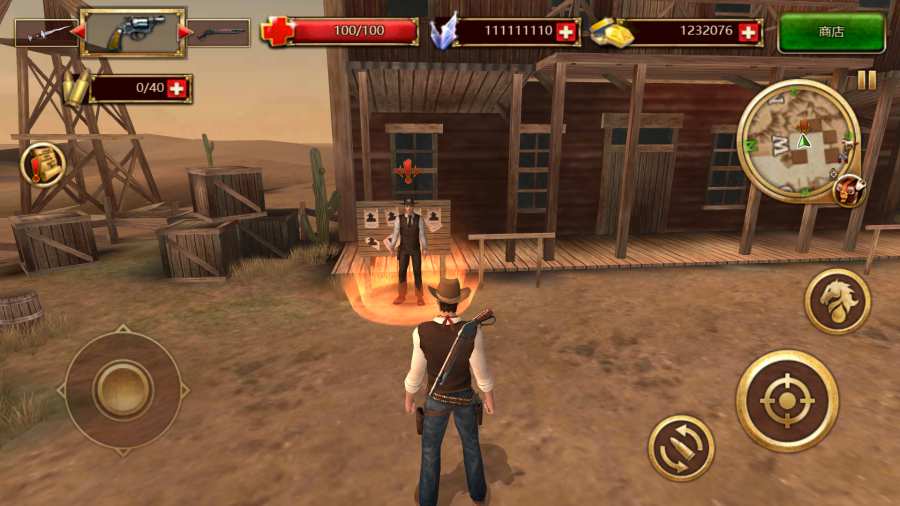The height and width of the screenshot is (506, 900).
Task: Select the revolver weapon slot
Action: coord(132,32)
